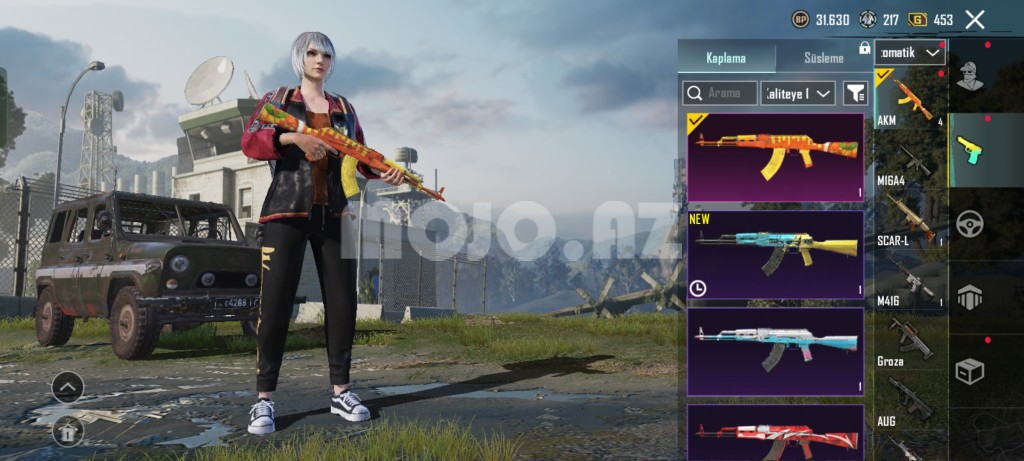
Task: Pick the white and cyan AKM skin
Action: (775, 350)
